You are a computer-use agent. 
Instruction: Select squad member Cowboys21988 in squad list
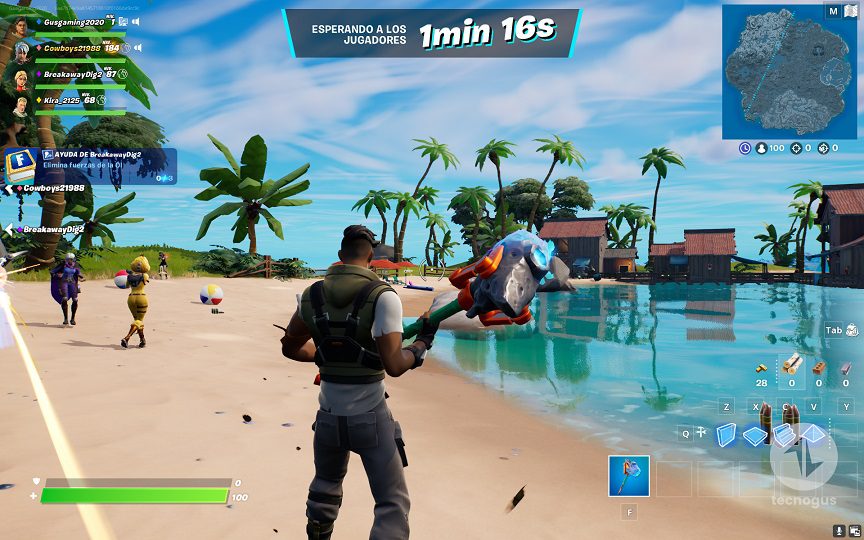coord(71,47)
